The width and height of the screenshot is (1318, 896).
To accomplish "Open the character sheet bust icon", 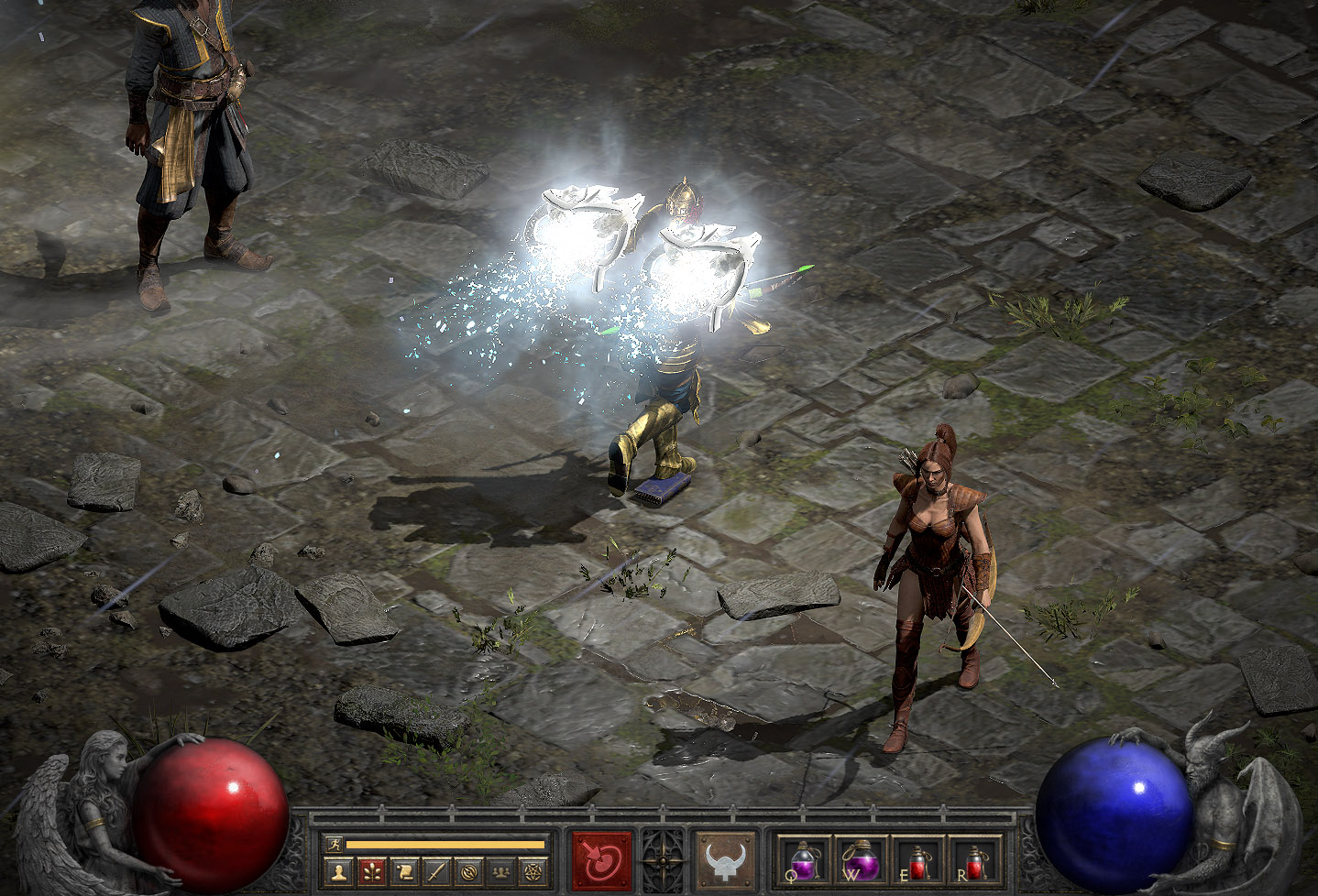I will tap(339, 870).
